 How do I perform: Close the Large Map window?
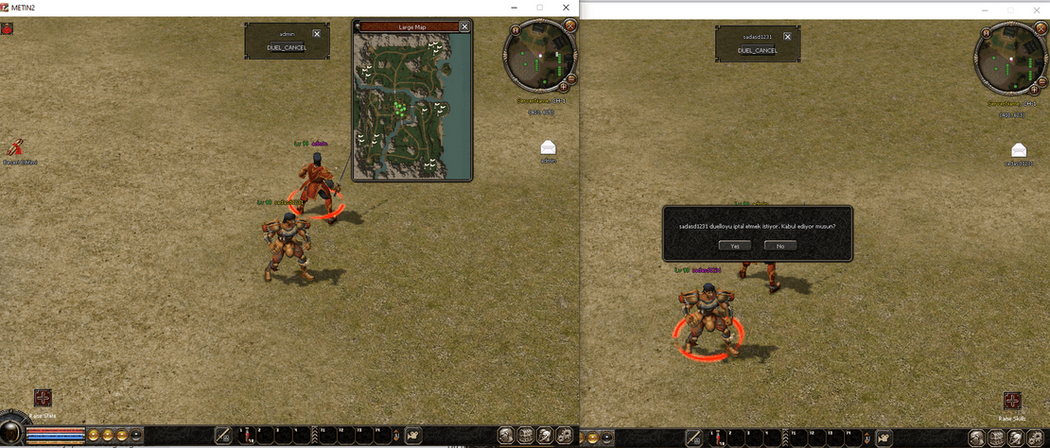click(464, 27)
